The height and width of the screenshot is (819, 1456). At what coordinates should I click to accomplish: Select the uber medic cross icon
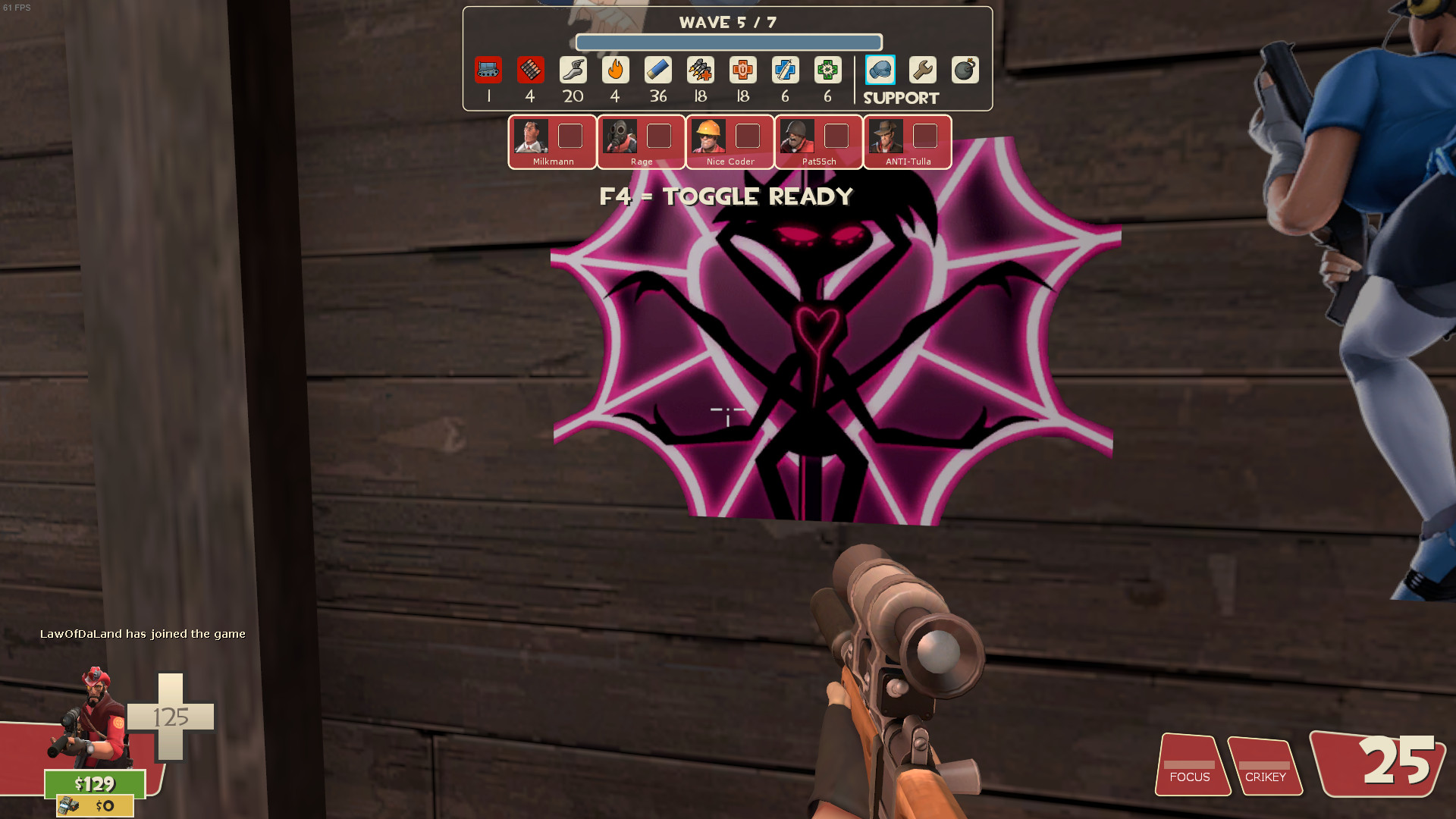[742, 70]
